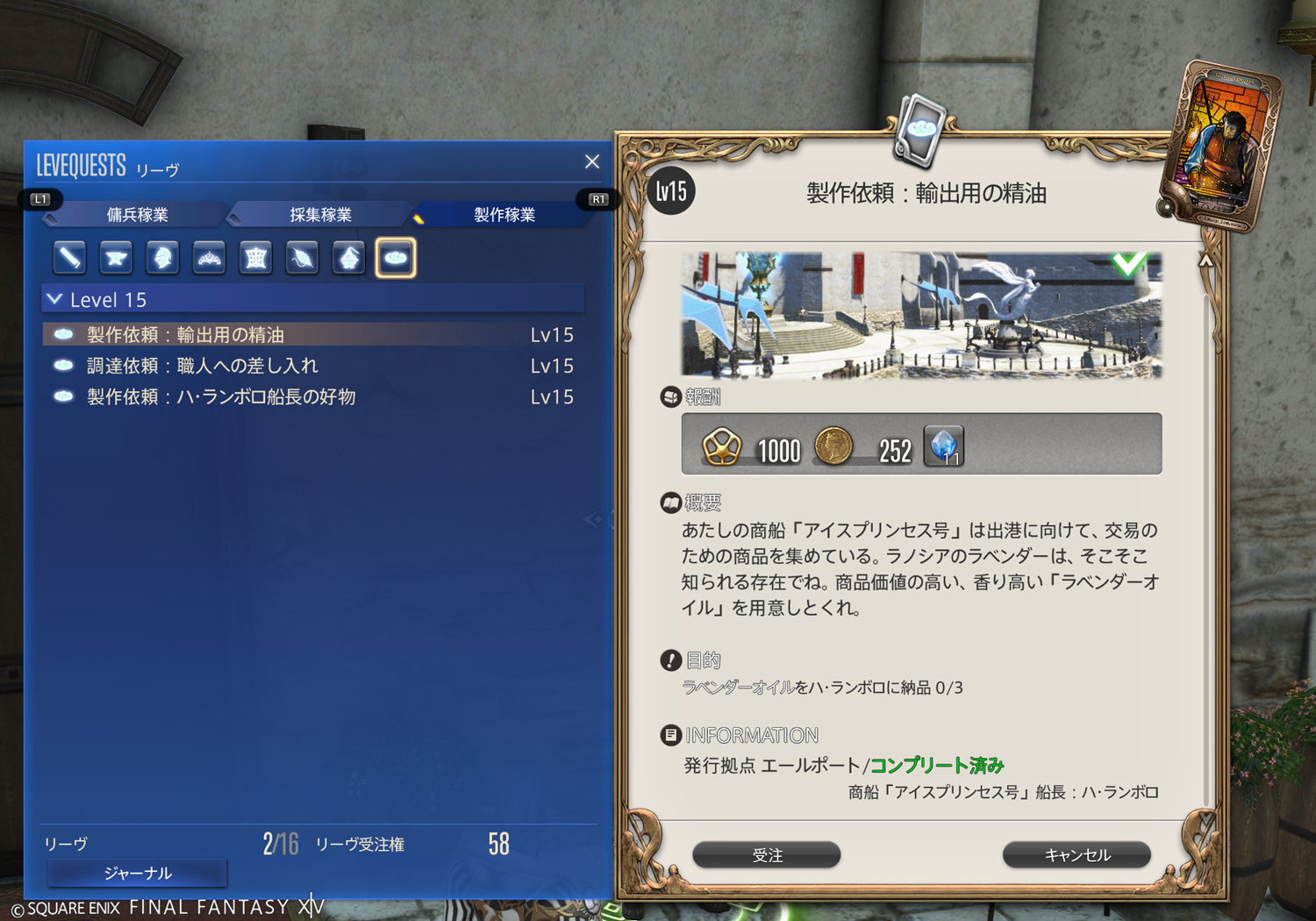Viewport: 1316px width, 921px height.
Task: Close the Levequests window
Action: point(592,161)
